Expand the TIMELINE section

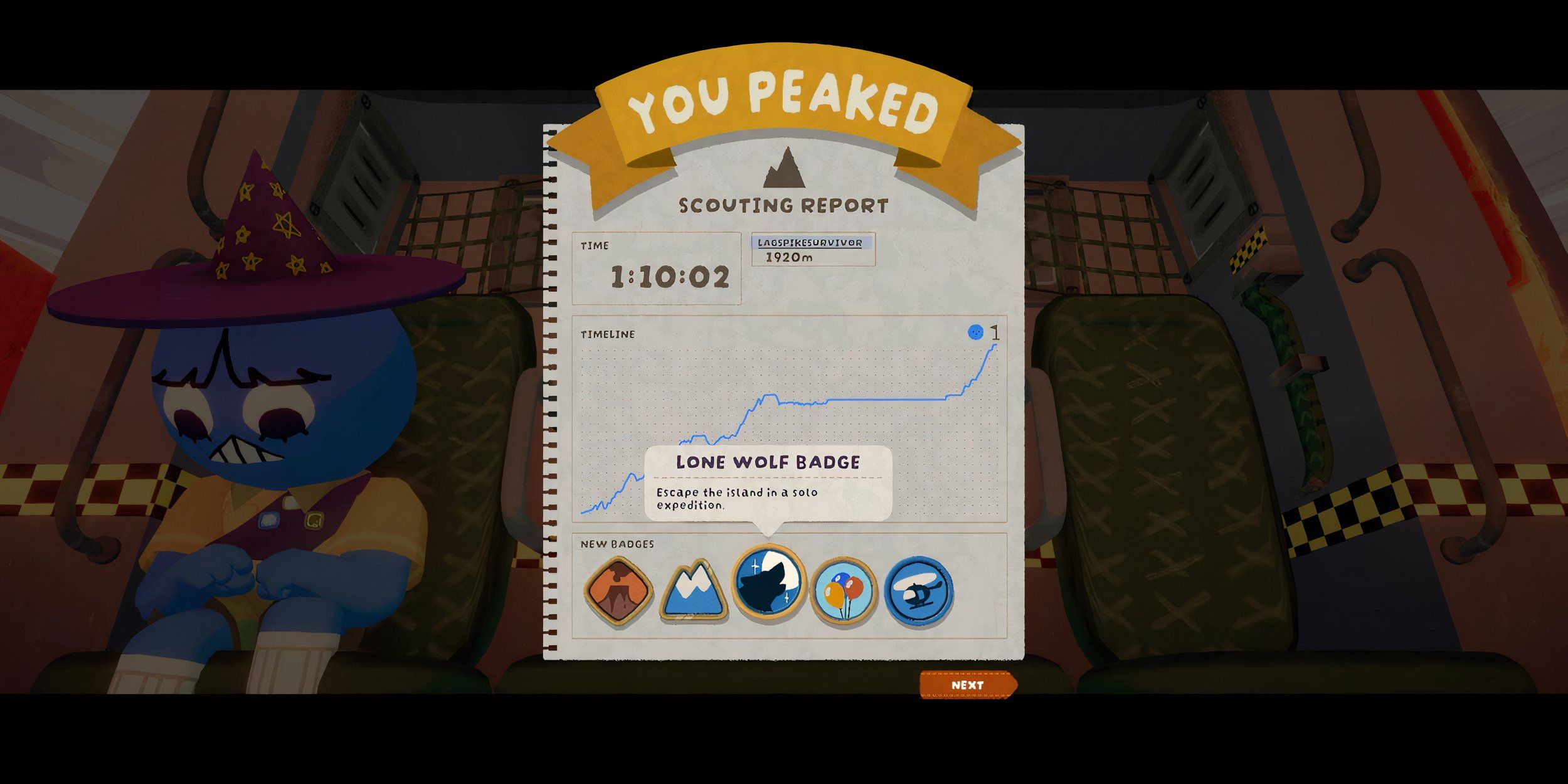607,336
